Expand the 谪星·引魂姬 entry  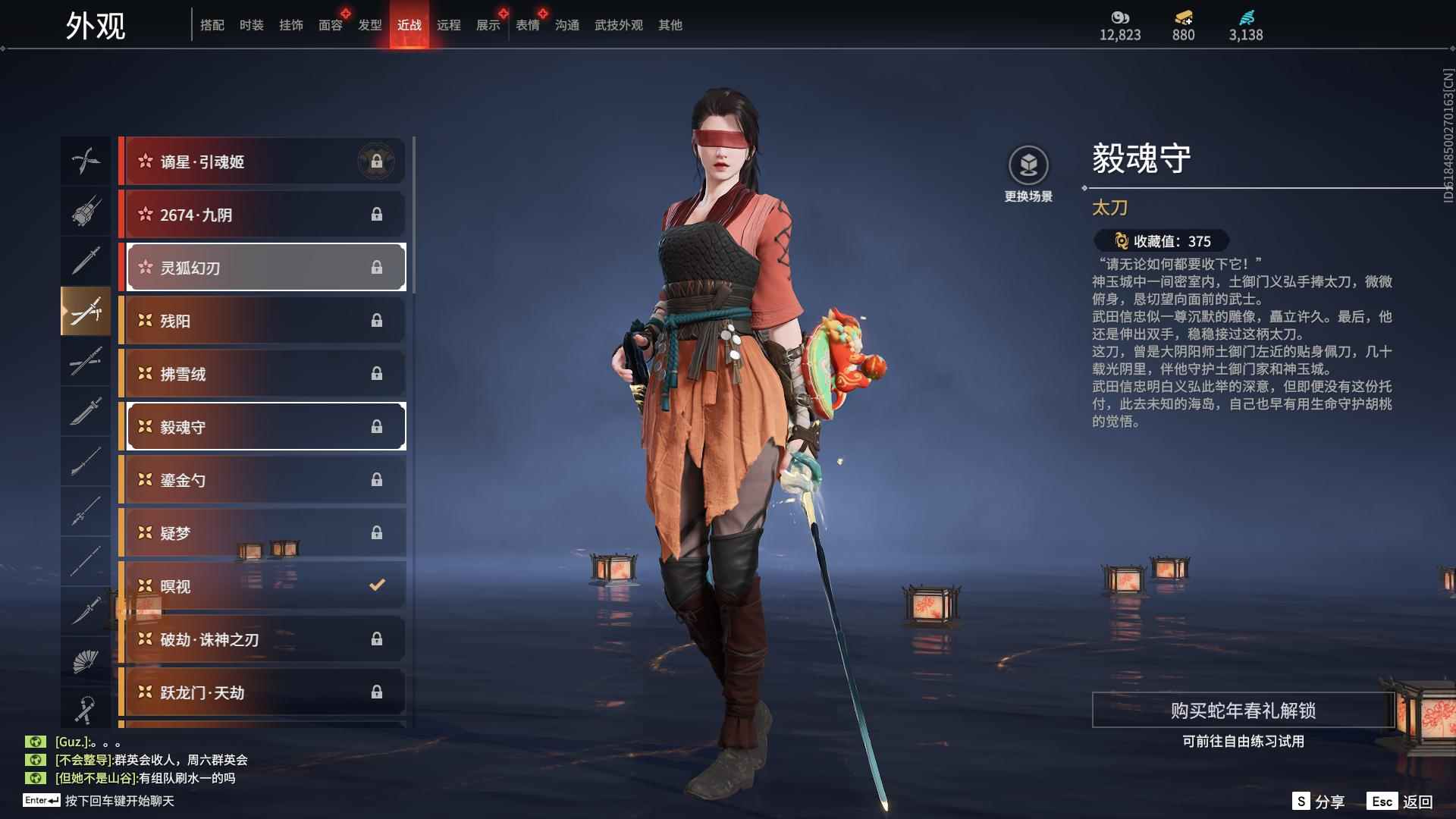pyautogui.click(x=263, y=161)
